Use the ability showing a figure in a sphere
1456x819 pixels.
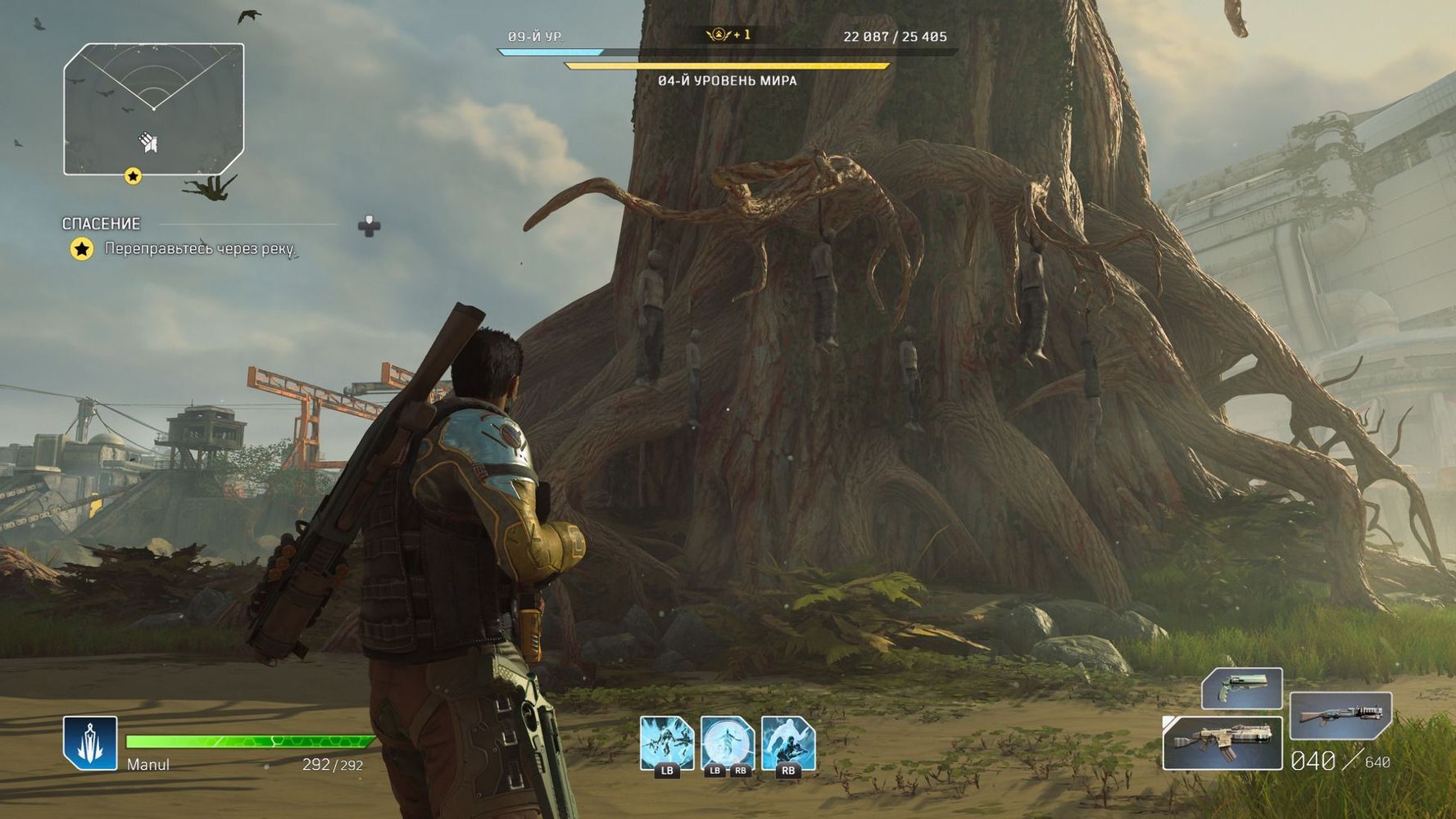(728, 743)
